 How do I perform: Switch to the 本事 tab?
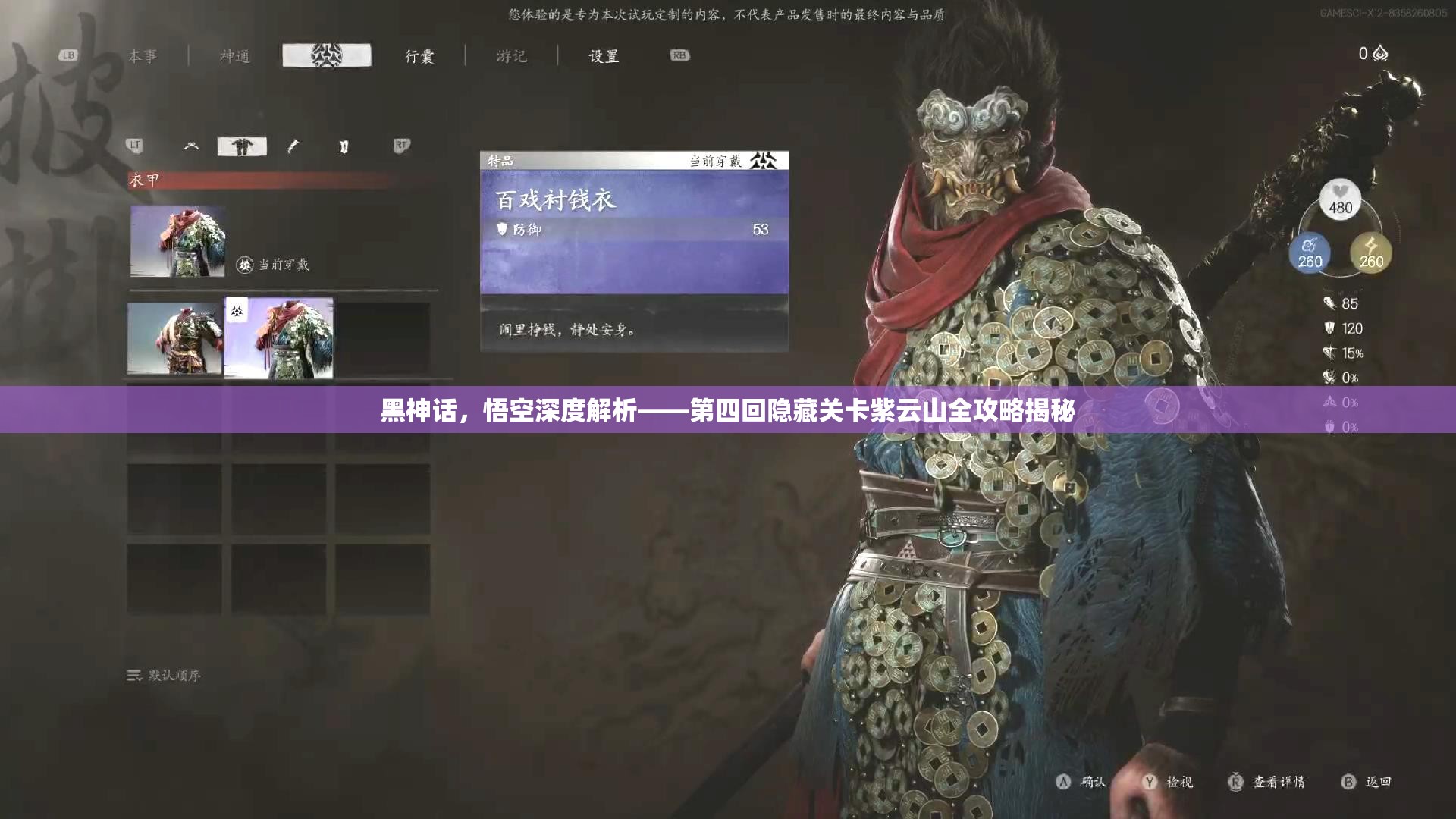click(143, 55)
